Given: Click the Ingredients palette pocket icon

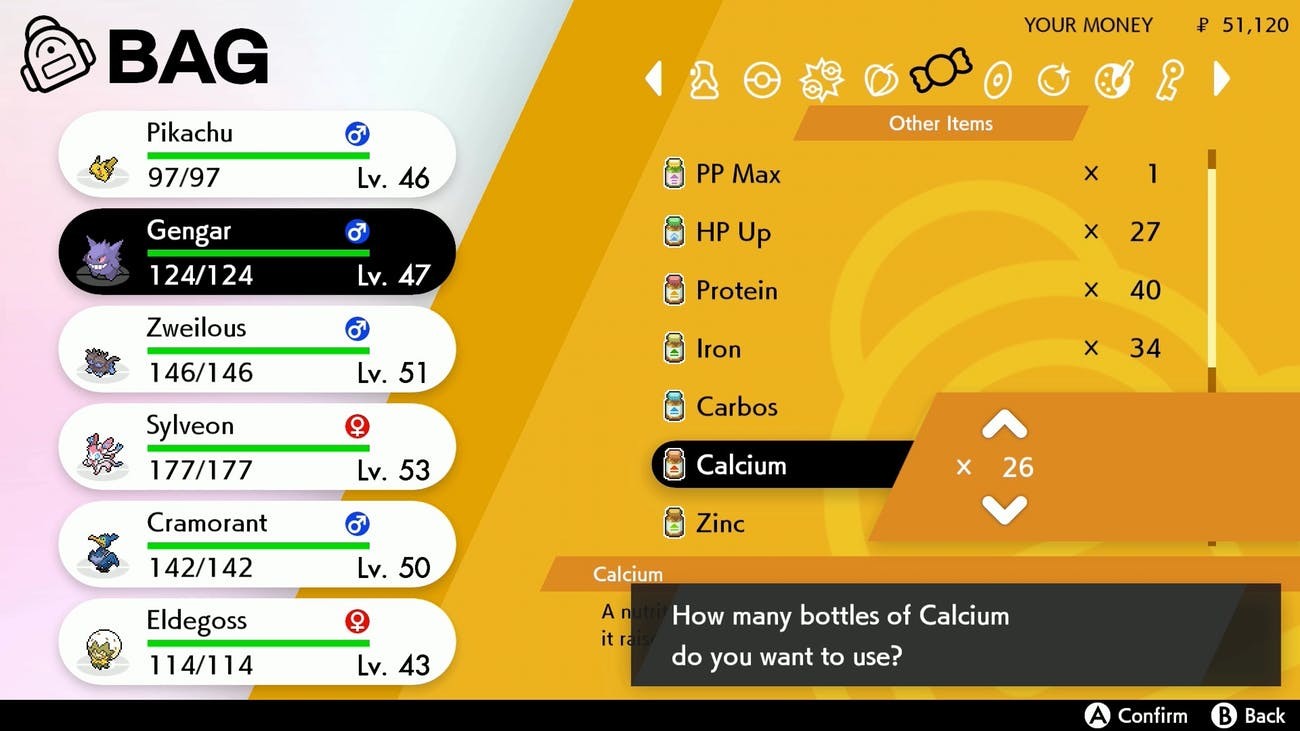Looking at the screenshot, I should coord(1112,80).
